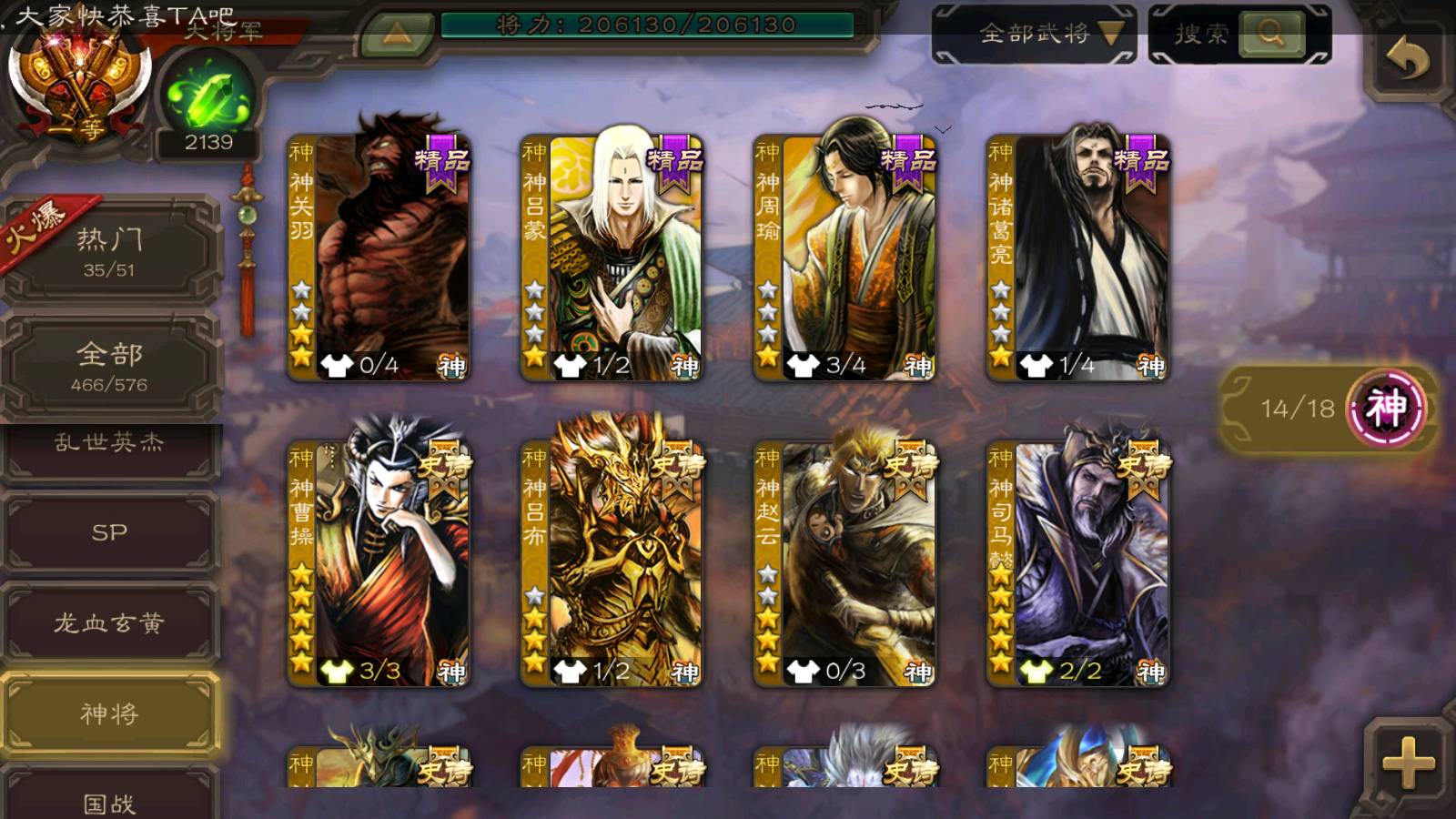Switch to the 龙血玄黄 tab

(x=109, y=623)
